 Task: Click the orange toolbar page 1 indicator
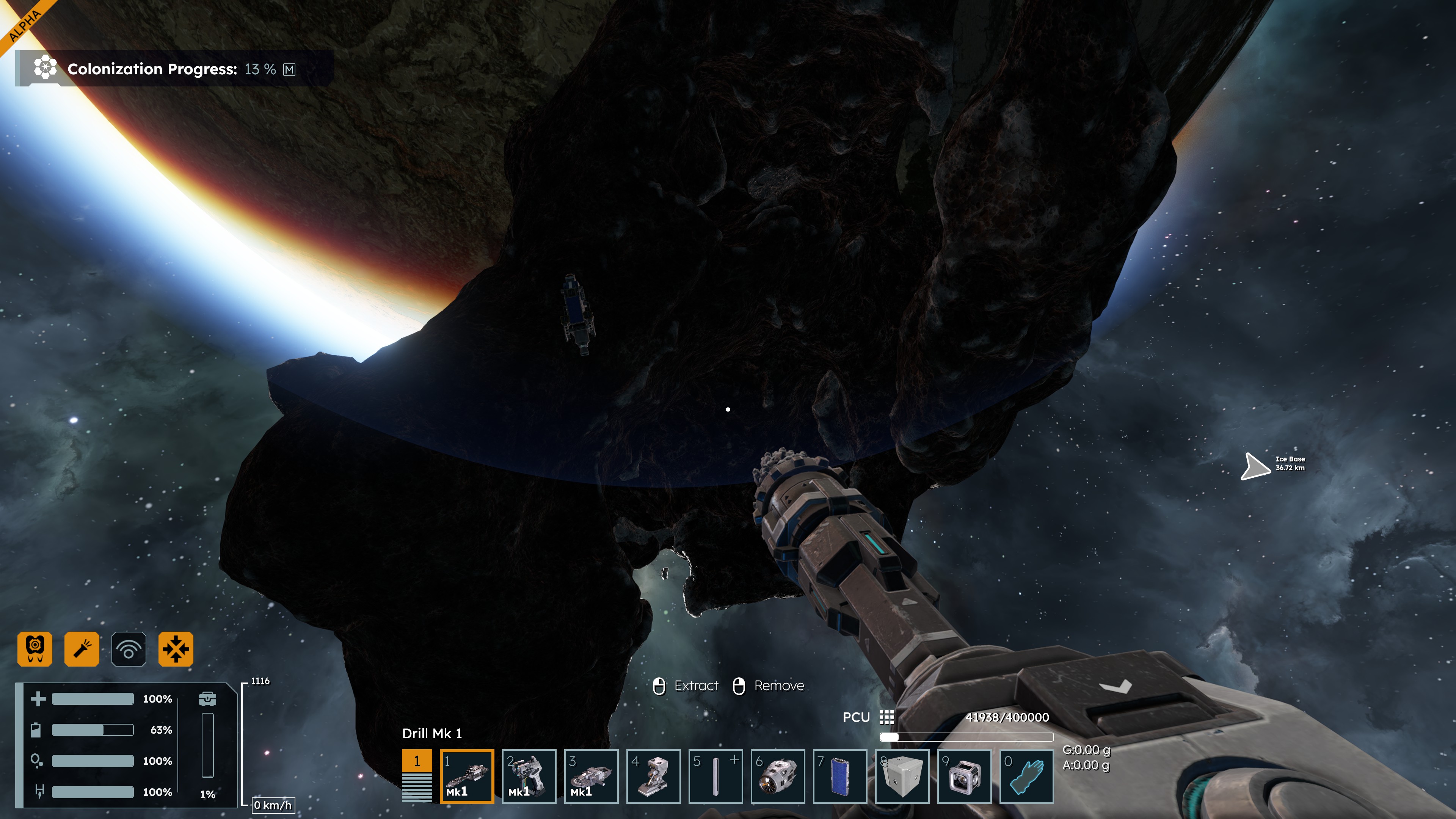click(x=417, y=761)
